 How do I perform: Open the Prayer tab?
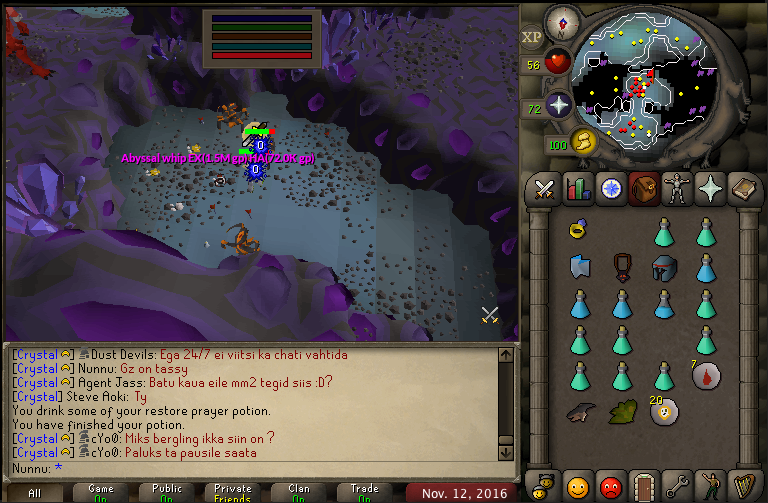pos(711,187)
